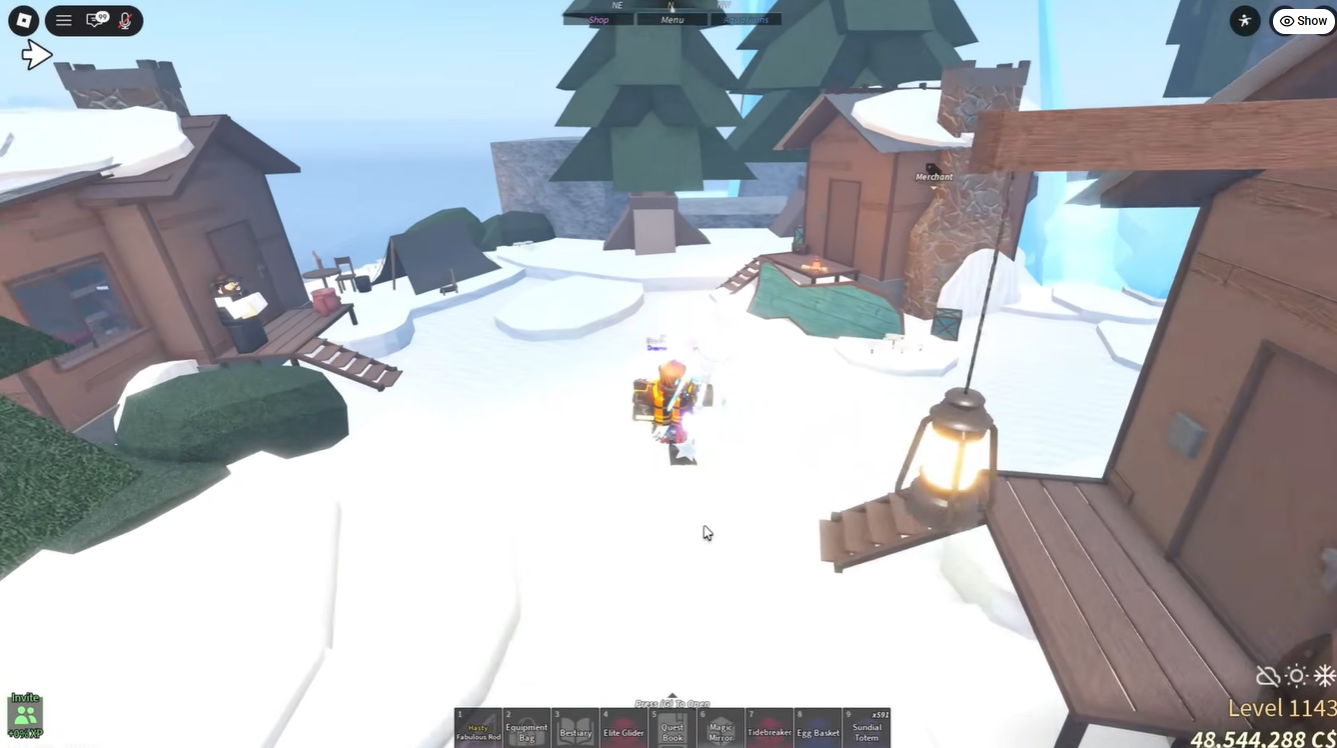This screenshot has height=748, width=1337.
Task: Open the Roblox chat with 99 notifications
Action: coord(95,20)
